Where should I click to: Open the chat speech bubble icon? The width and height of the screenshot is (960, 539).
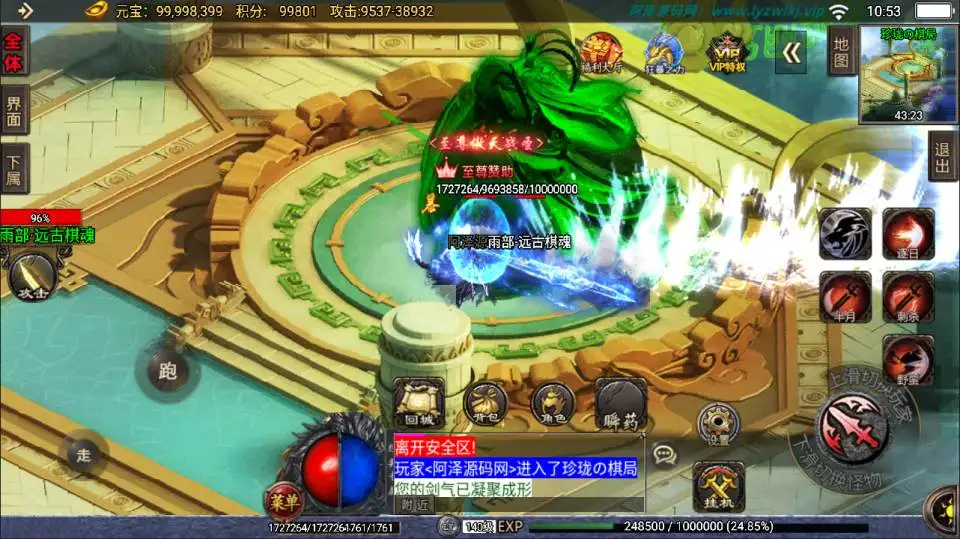pos(665,455)
